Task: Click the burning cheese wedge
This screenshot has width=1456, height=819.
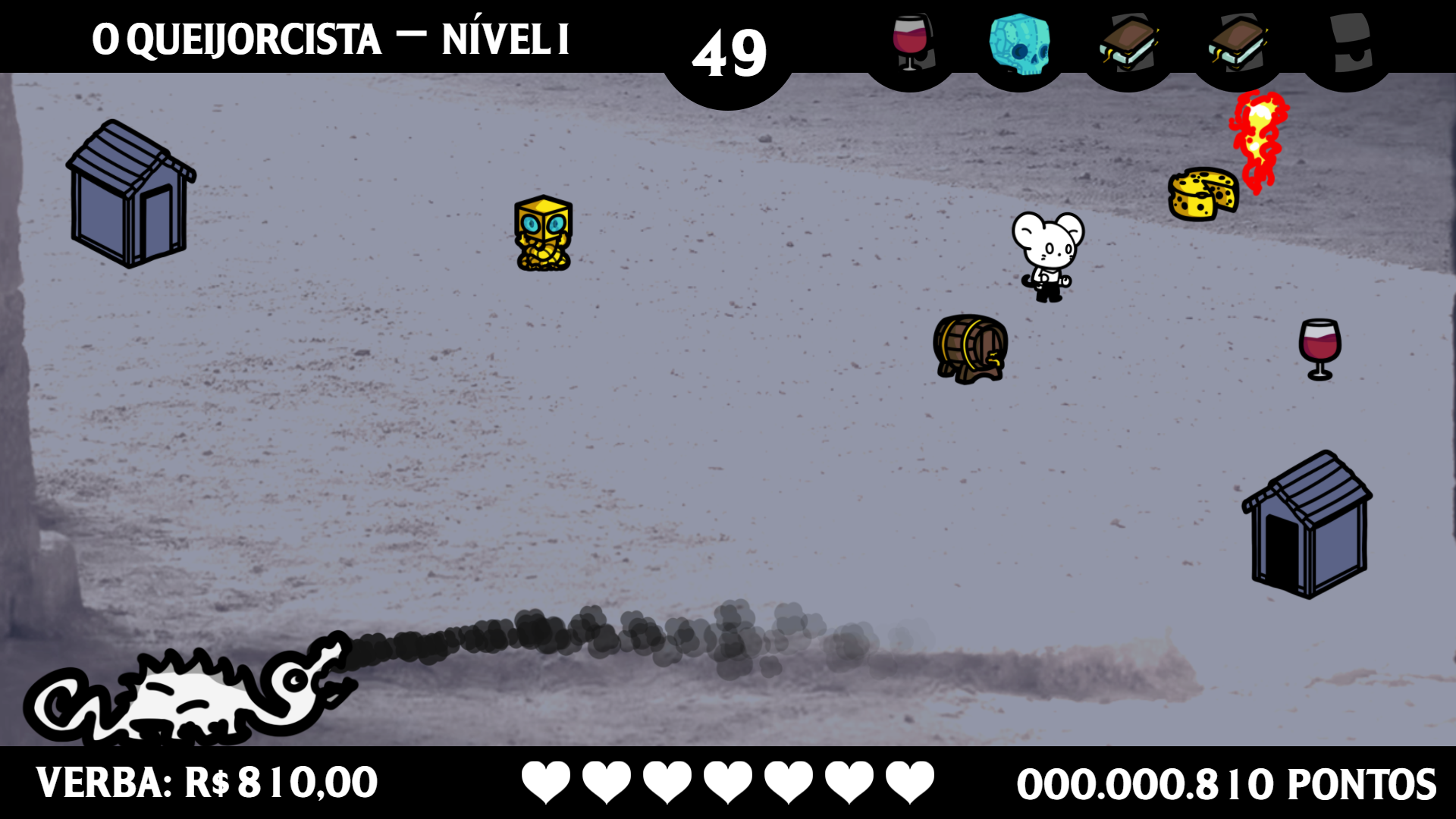Action: [x=1204, y=195]
